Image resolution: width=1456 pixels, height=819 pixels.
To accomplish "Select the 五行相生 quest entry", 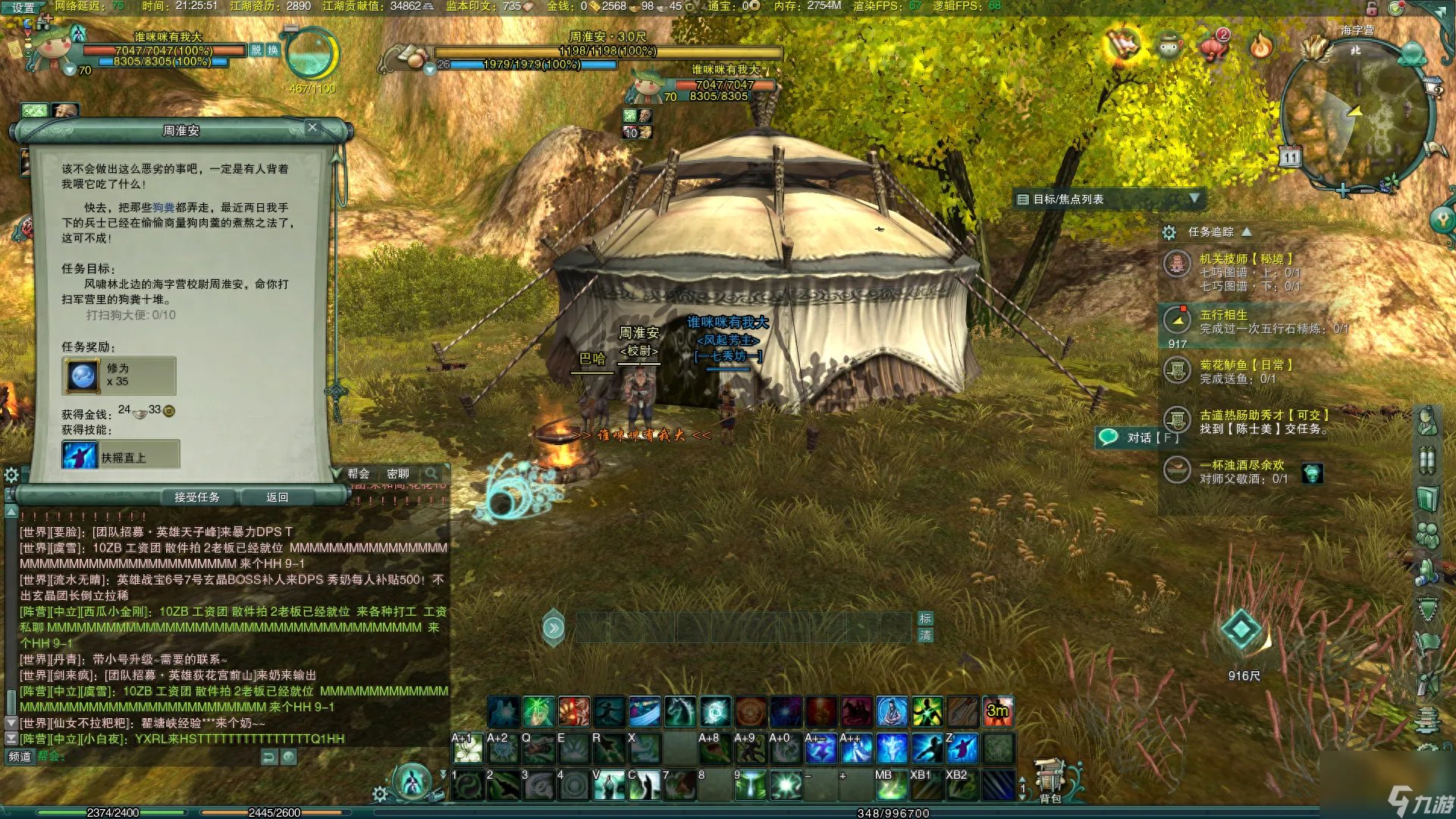I will point(1223,315).
